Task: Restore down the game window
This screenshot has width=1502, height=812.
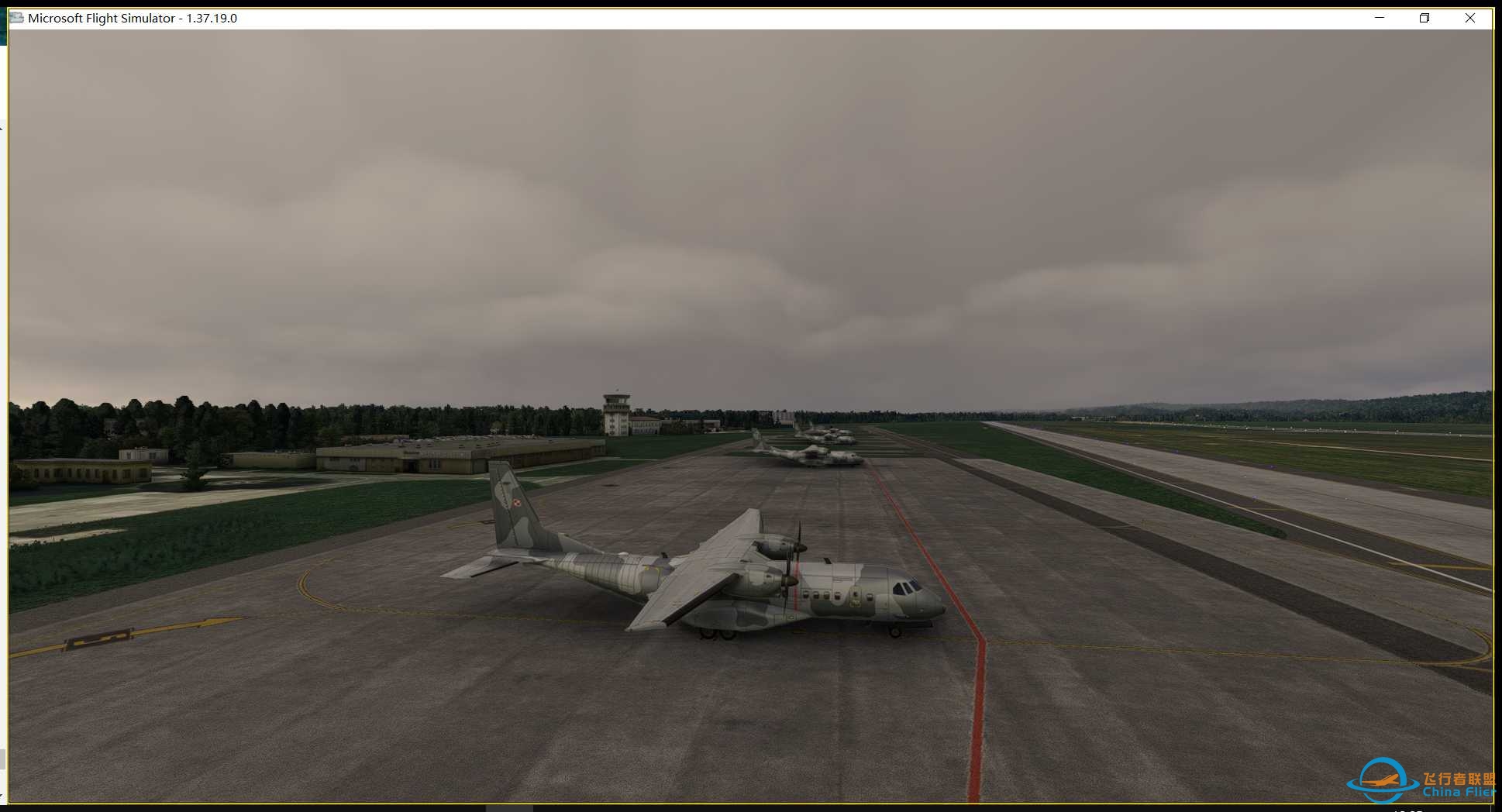Action: tap(1424, 18)
